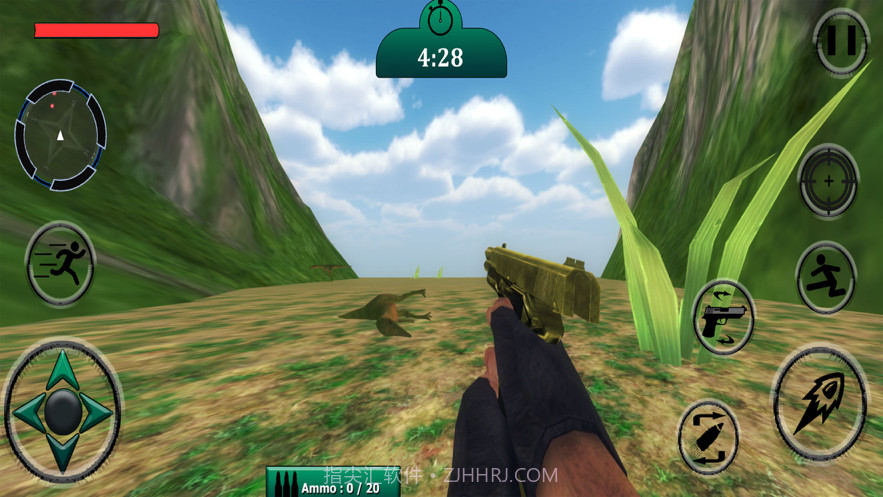This screenshot has width=883, height=497.
Task: Tap the movement joystick's up arrow
Action: click(x=61, y=368)
